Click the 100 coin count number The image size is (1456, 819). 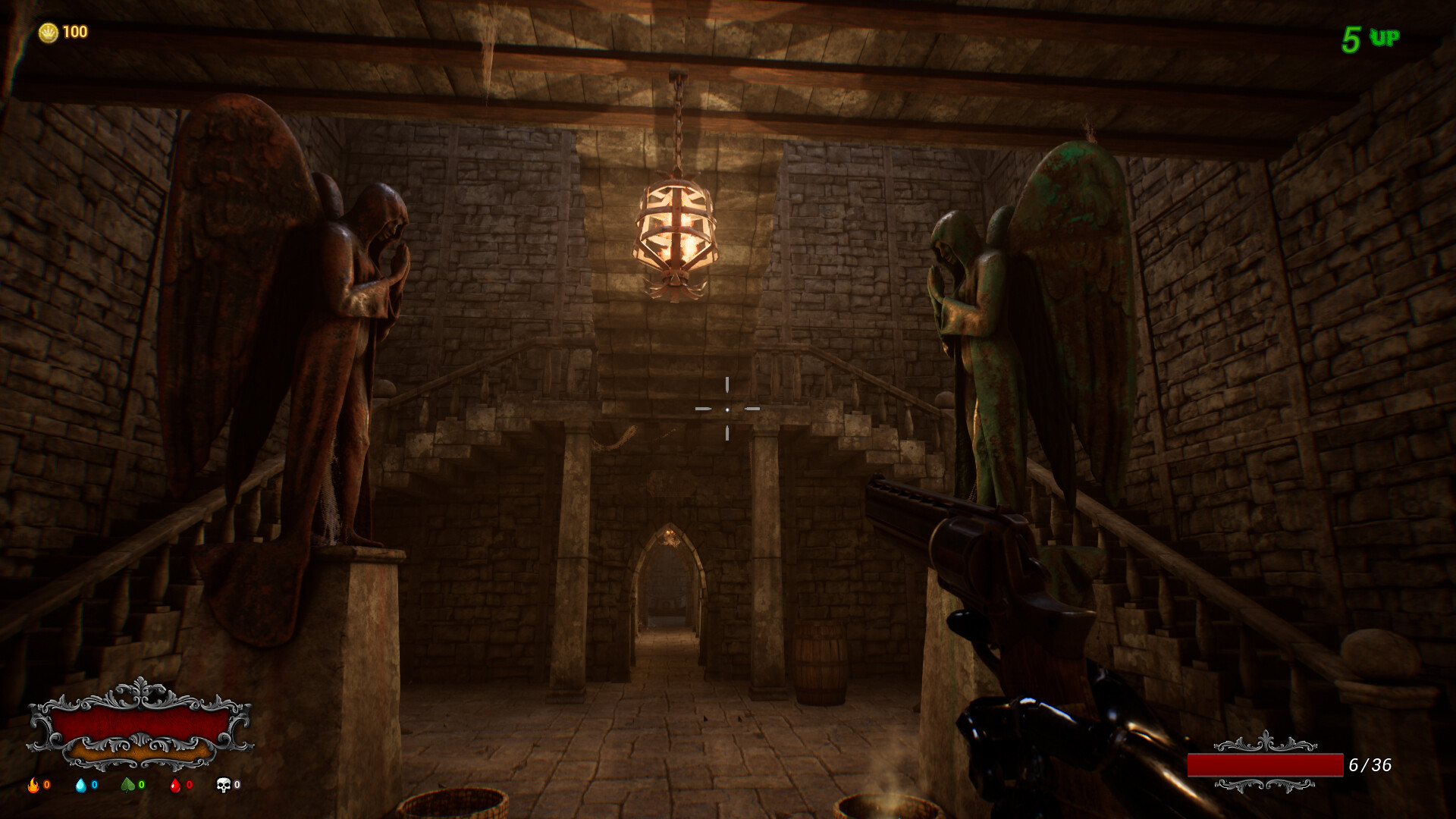[x=74, y=32]
